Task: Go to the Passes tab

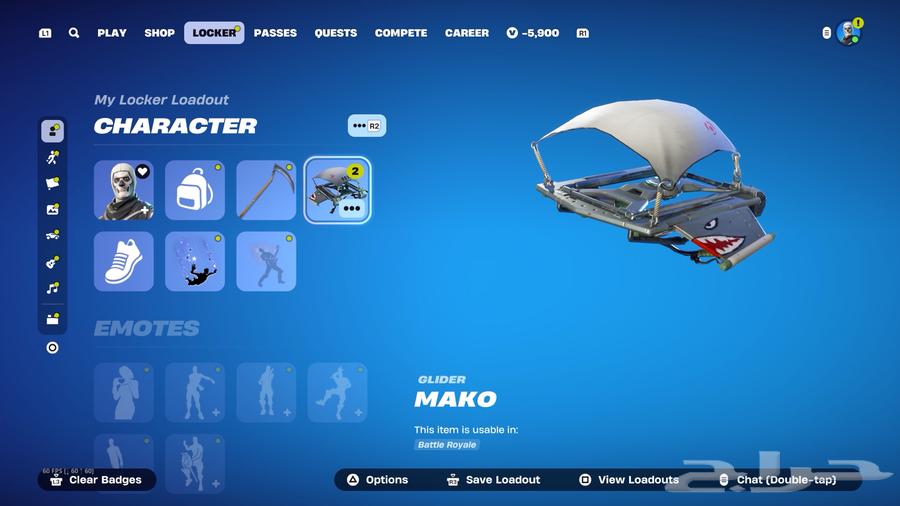Action: pyautogui.click(x=275, y=33)
